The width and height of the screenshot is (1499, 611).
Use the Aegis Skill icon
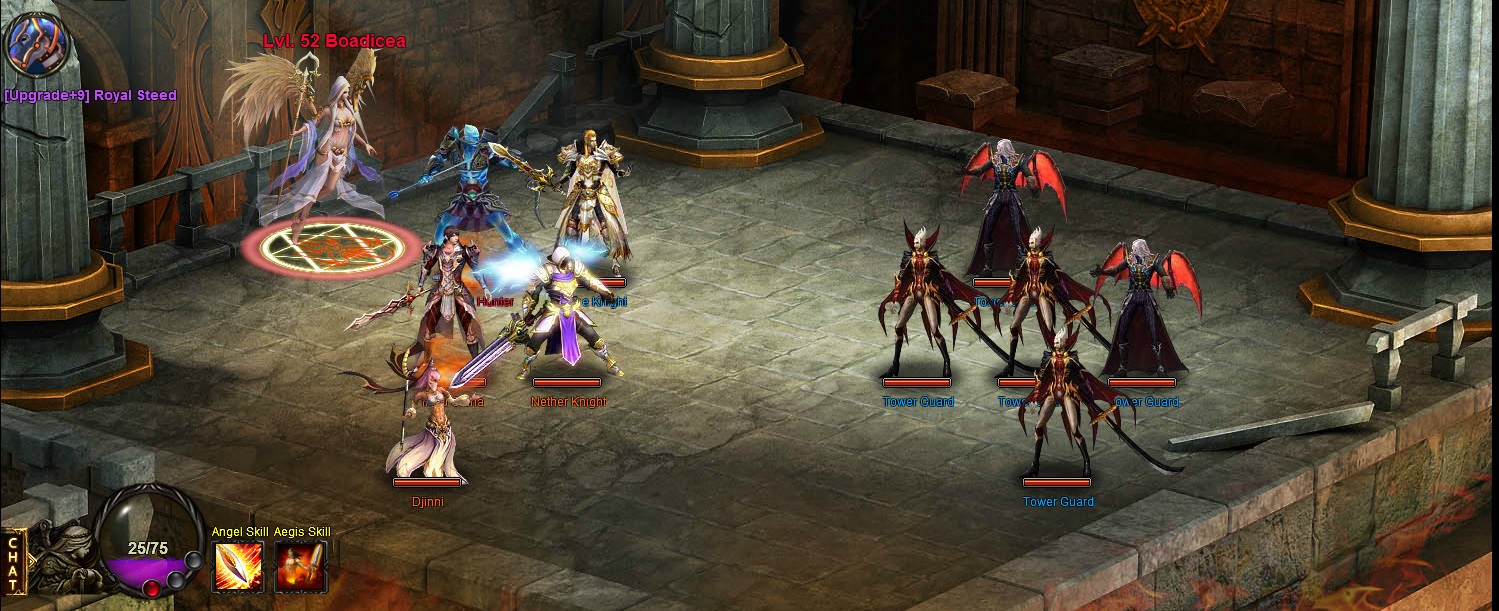pyautogui.click(x=301, y=566)
